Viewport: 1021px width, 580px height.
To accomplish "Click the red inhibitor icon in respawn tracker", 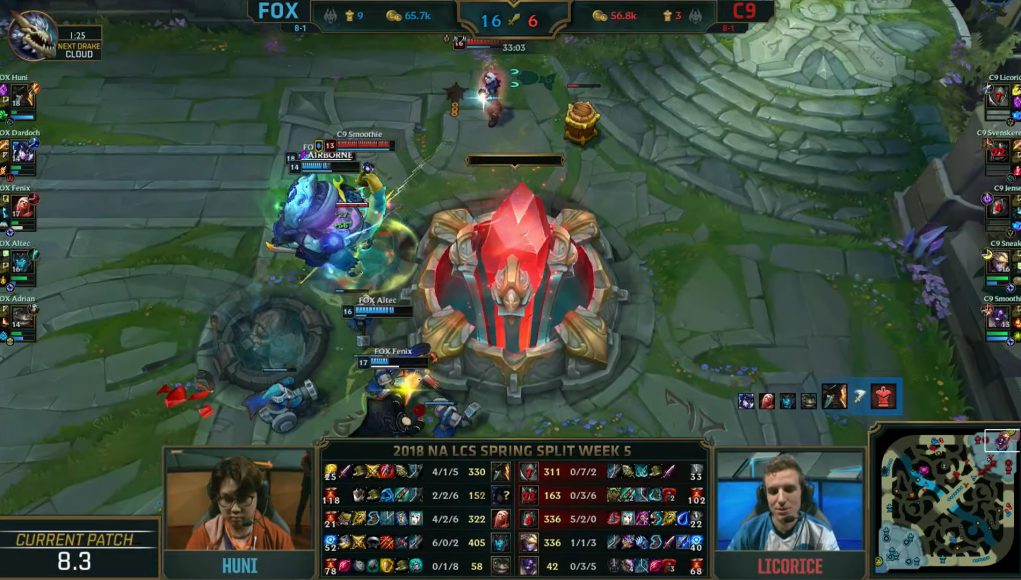I will pyautogui.click(x=883, y=398).
